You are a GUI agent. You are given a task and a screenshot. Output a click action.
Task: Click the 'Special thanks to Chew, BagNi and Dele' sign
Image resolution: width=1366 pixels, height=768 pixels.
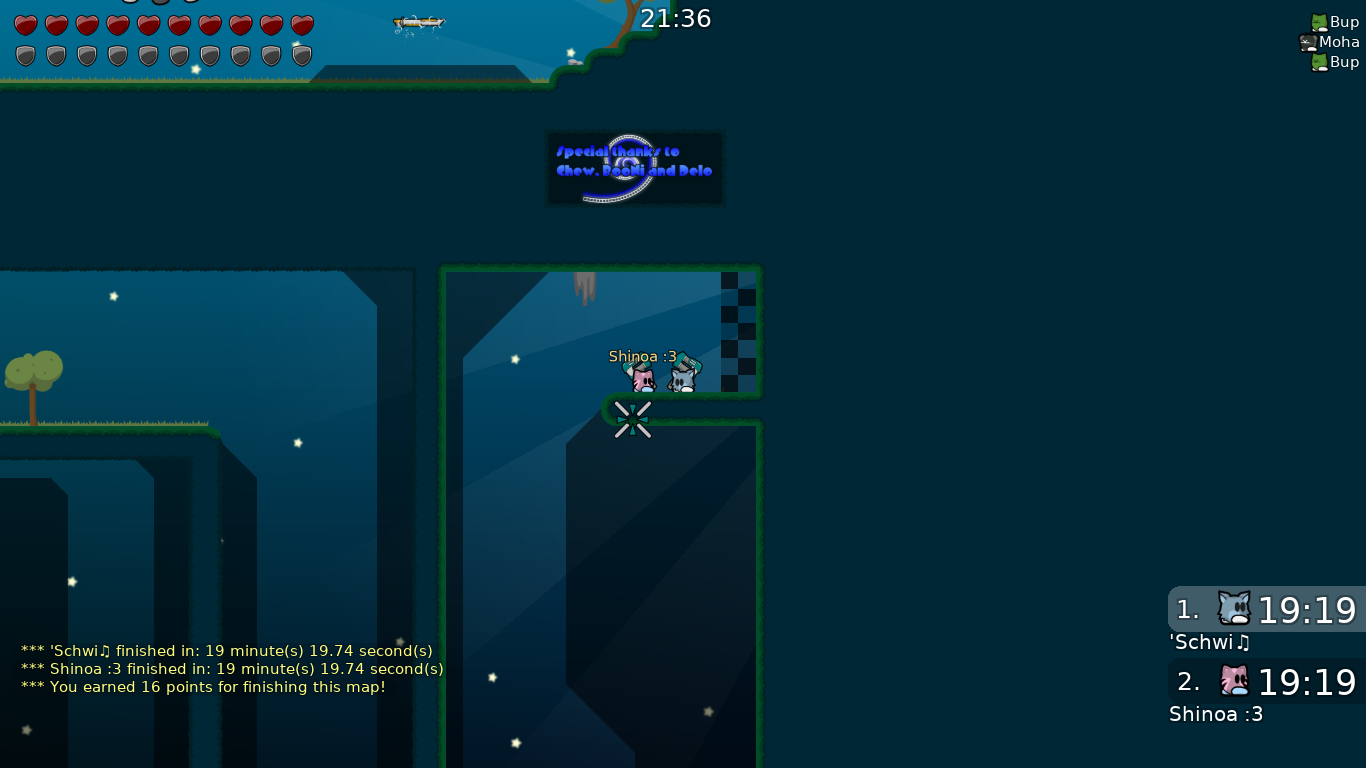(634, 168)
